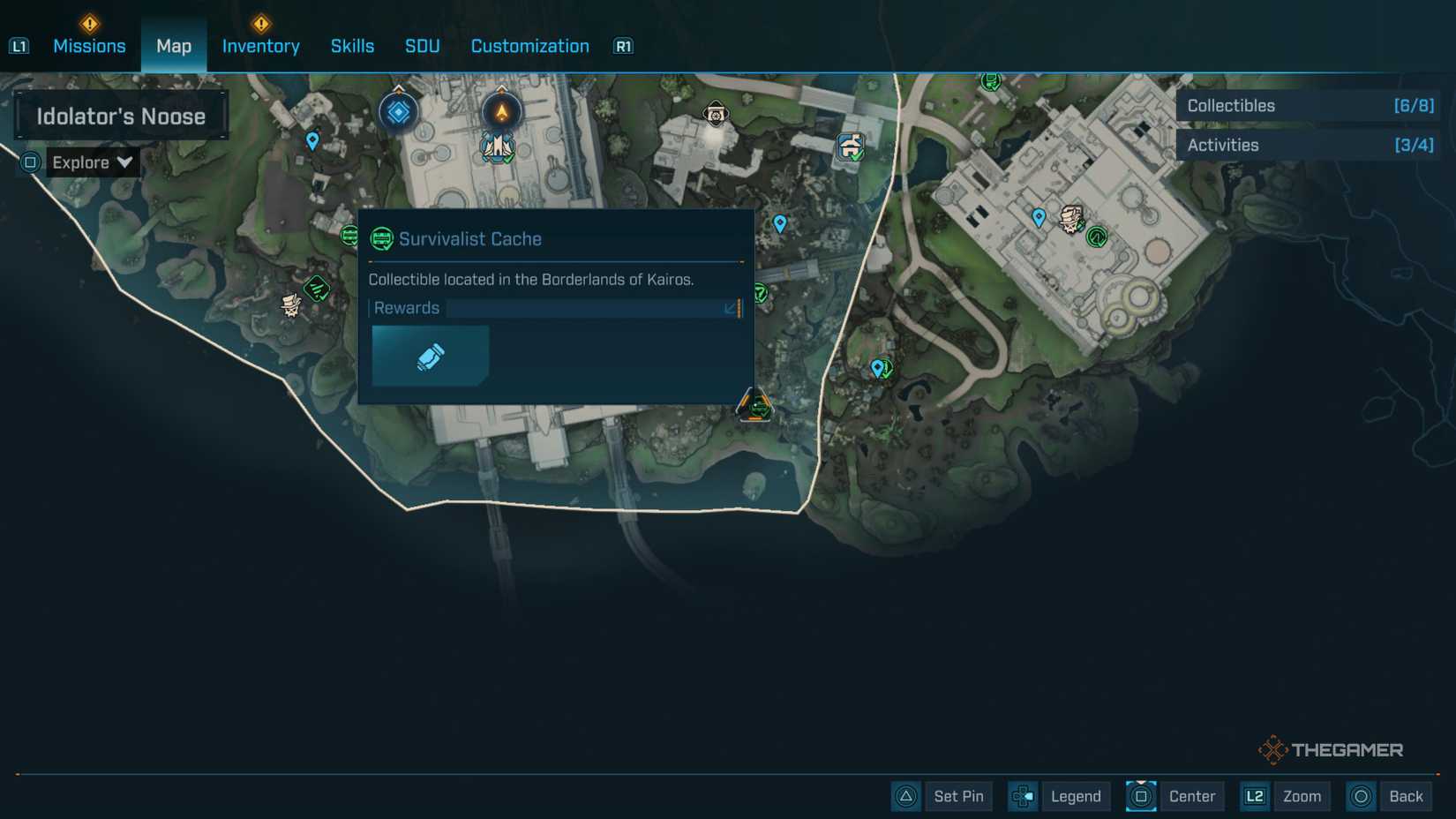
Task: Click the orange flame mission marker
Action: (501, 112)
